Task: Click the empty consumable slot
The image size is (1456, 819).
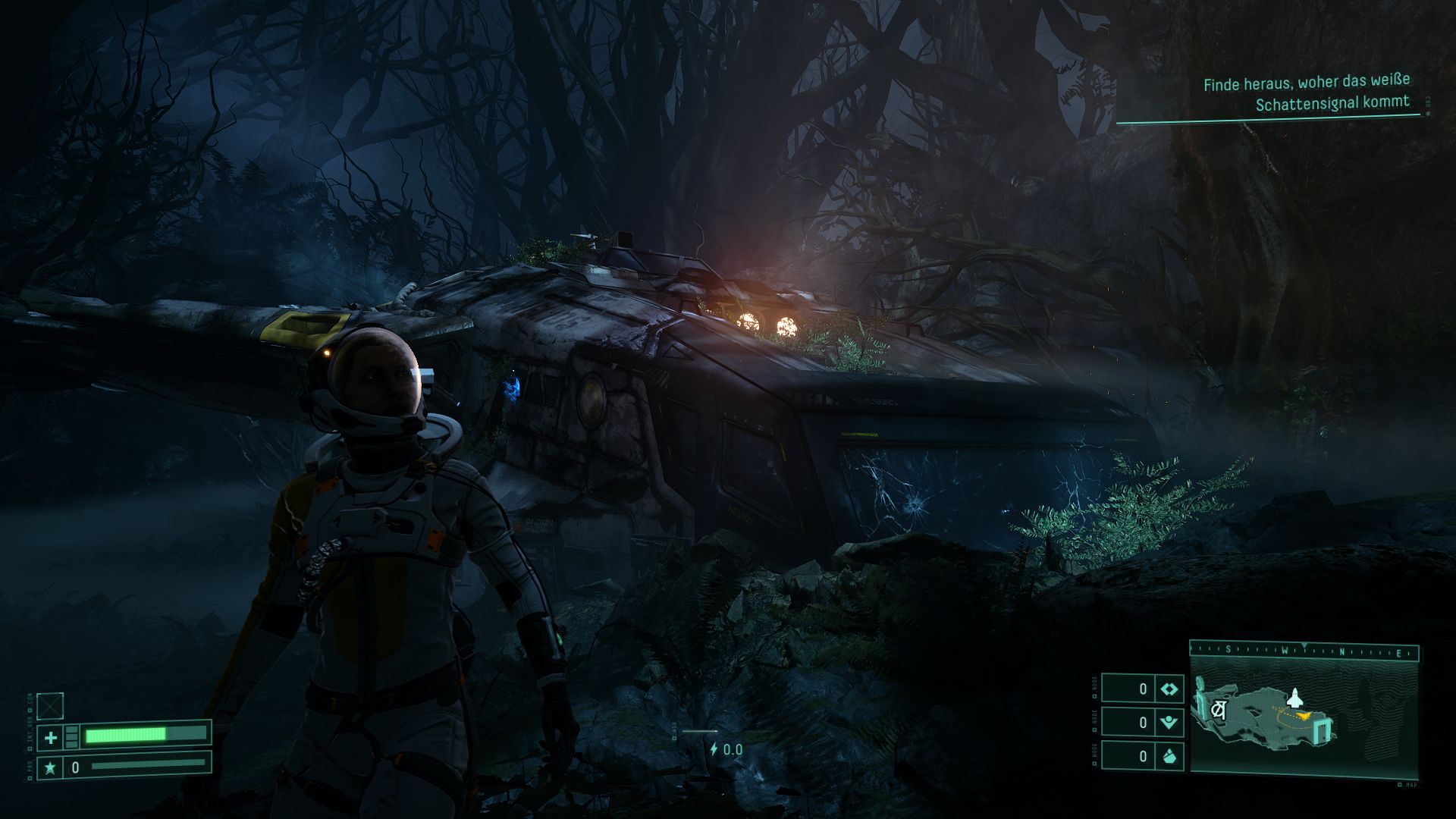Action: click(50, 706)
